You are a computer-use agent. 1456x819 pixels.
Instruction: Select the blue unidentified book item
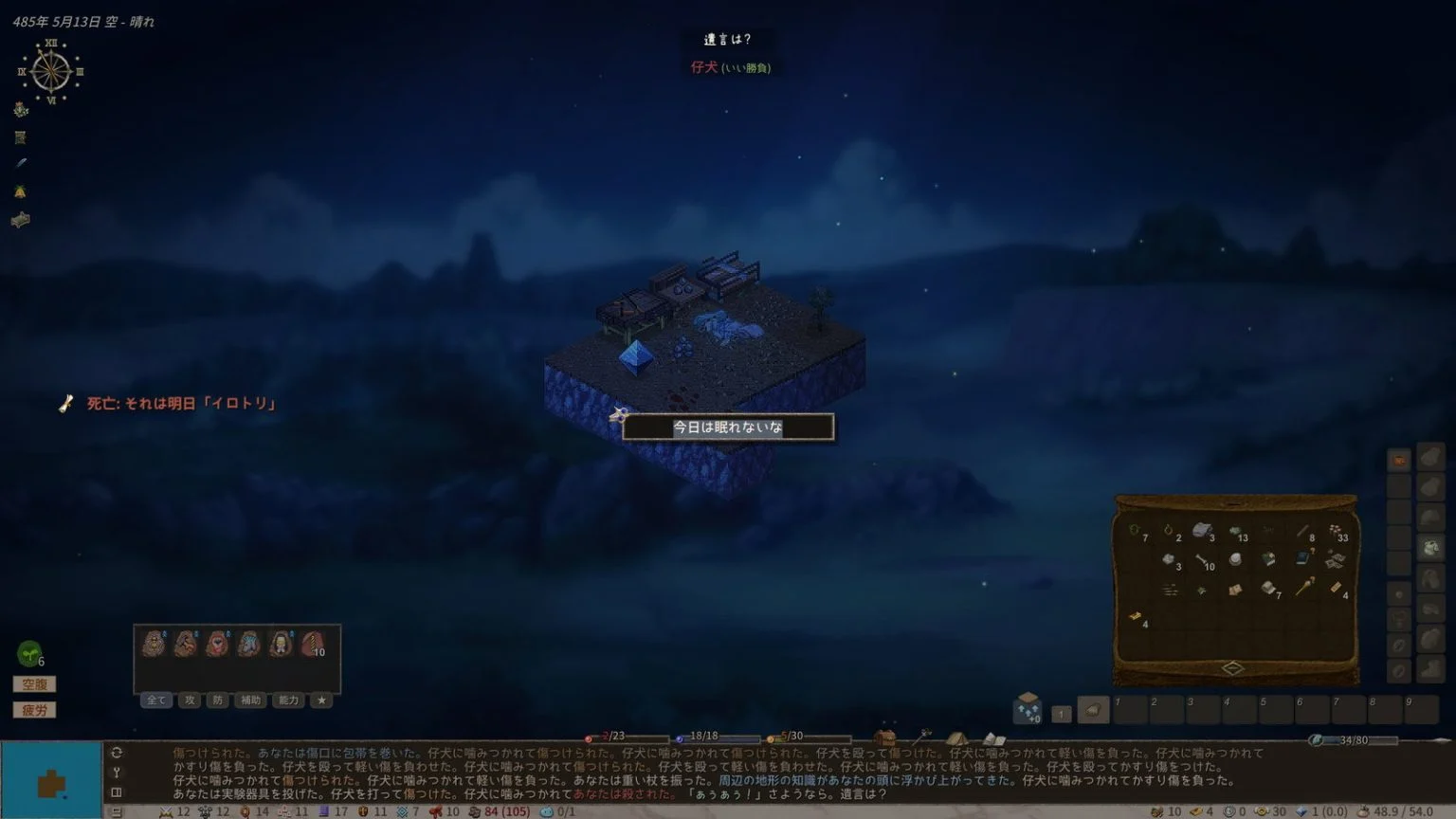(x=1303, y=559)
